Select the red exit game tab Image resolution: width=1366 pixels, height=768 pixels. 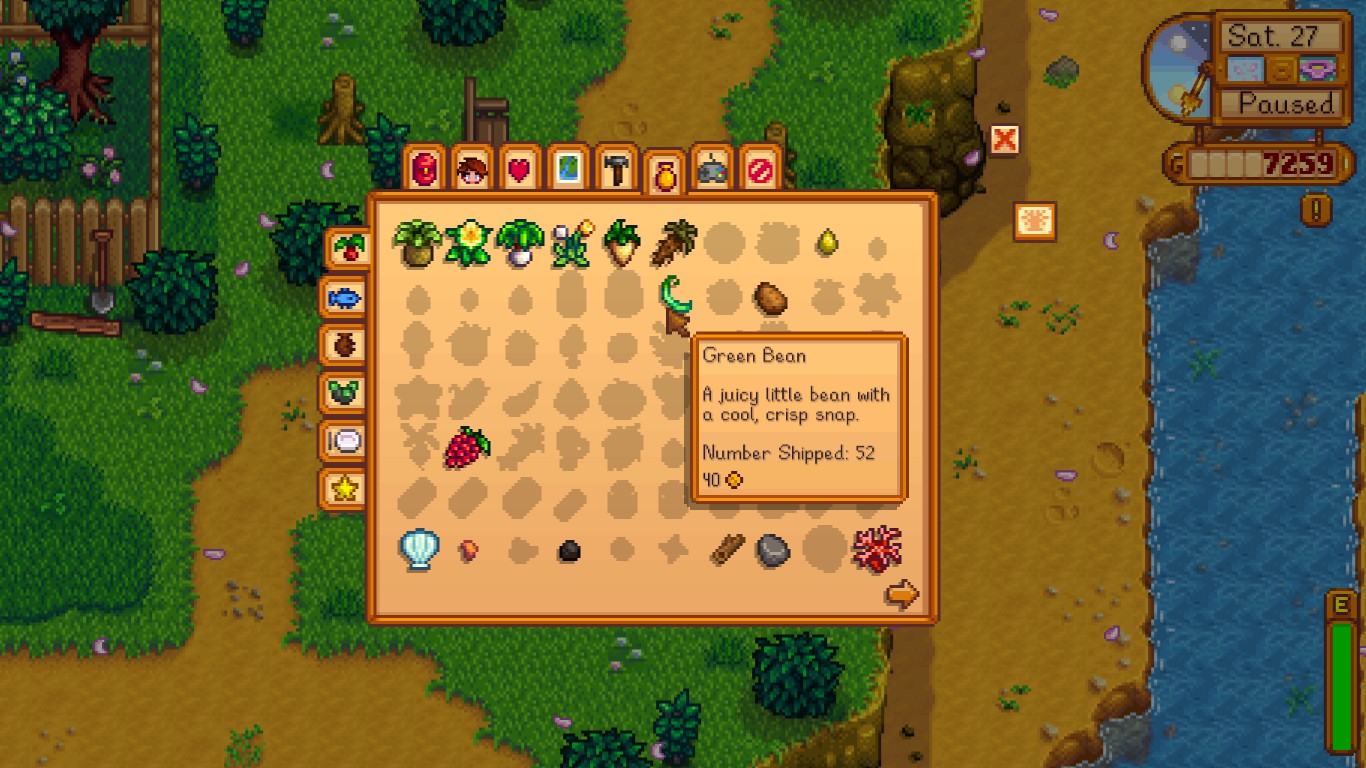pos(759,171)
